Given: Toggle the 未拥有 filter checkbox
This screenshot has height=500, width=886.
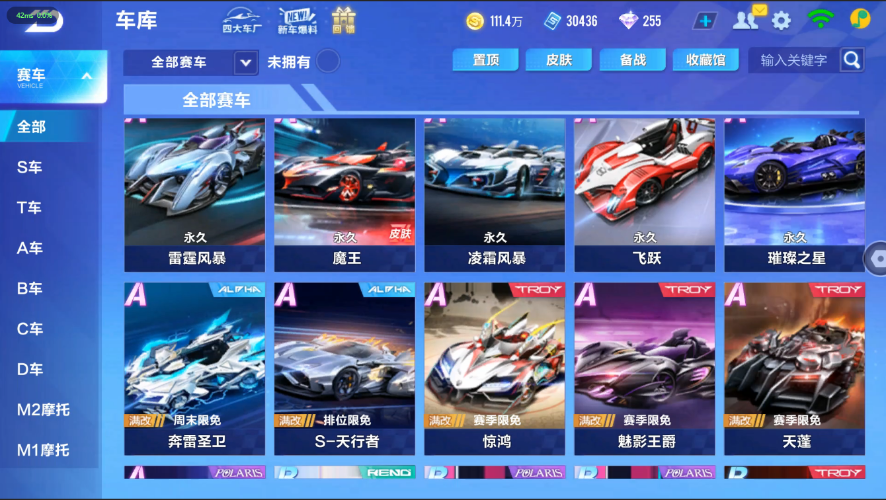Looking at the screenshot, I should pos(327,62).
